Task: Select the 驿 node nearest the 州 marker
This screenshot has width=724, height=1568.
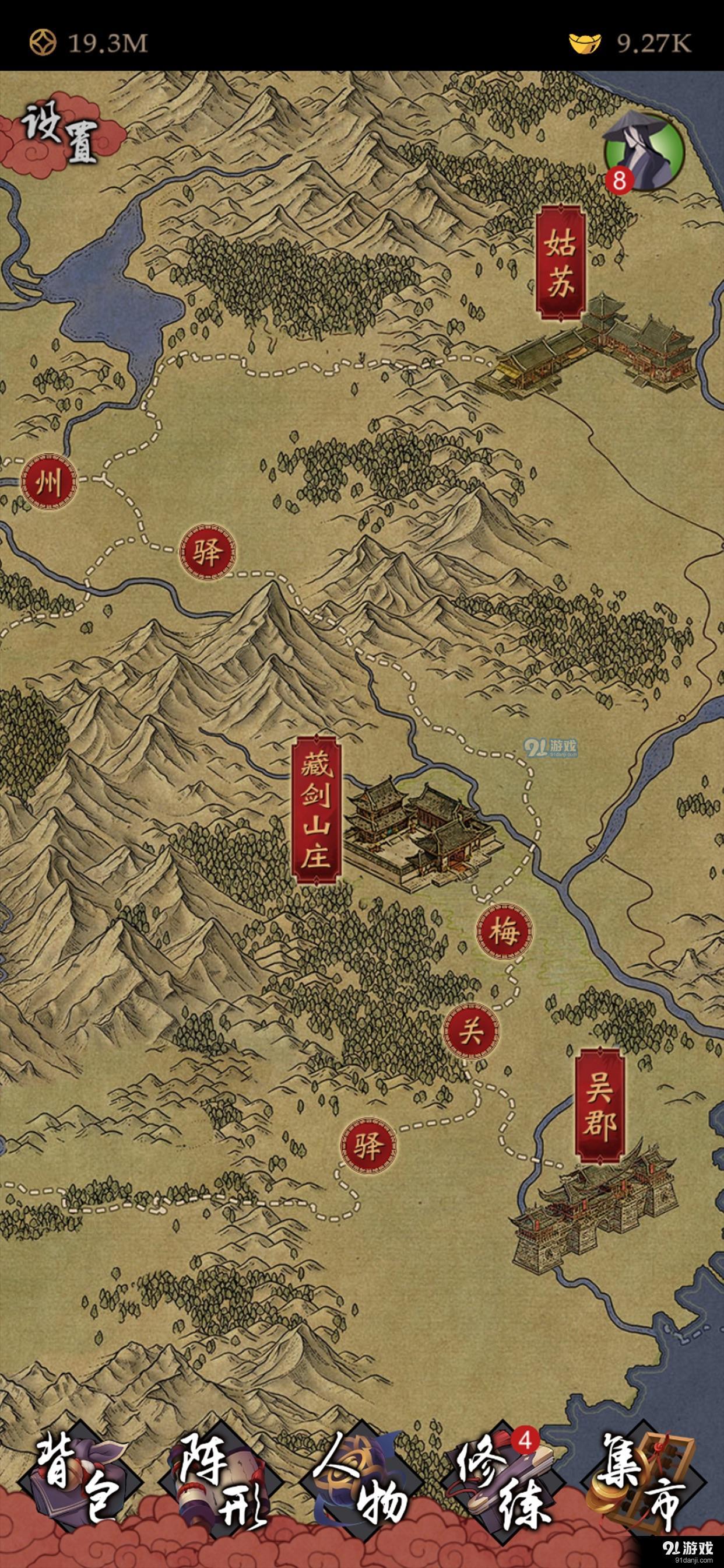Action: pyautogui.click(x=208, y=554)
